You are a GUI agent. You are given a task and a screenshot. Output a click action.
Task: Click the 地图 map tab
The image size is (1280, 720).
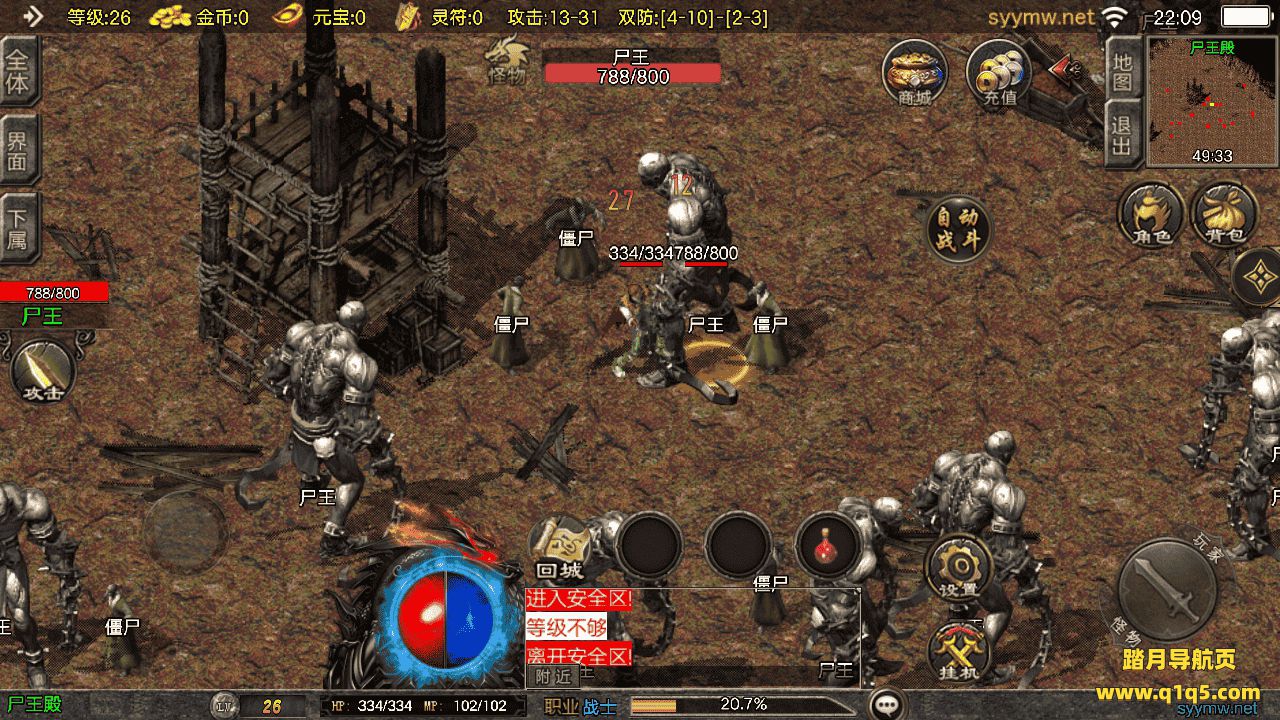pyautogui.click(x=1122, y=70)
